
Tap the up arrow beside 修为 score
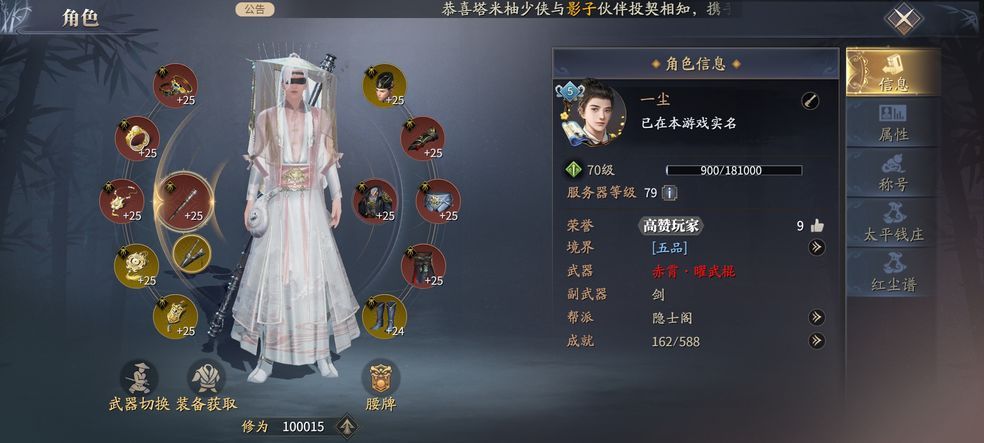[x=347, y=426]
